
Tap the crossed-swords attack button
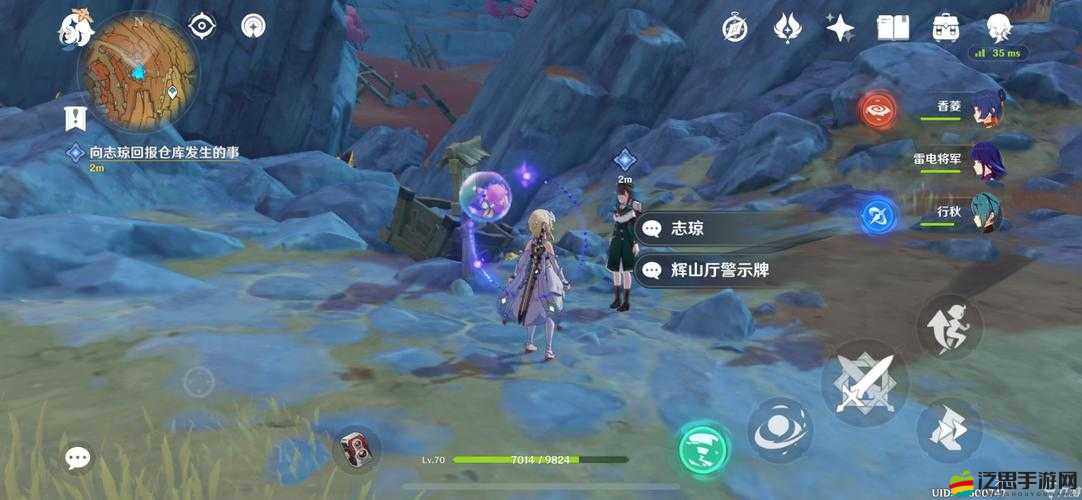[x=864, y=384]
